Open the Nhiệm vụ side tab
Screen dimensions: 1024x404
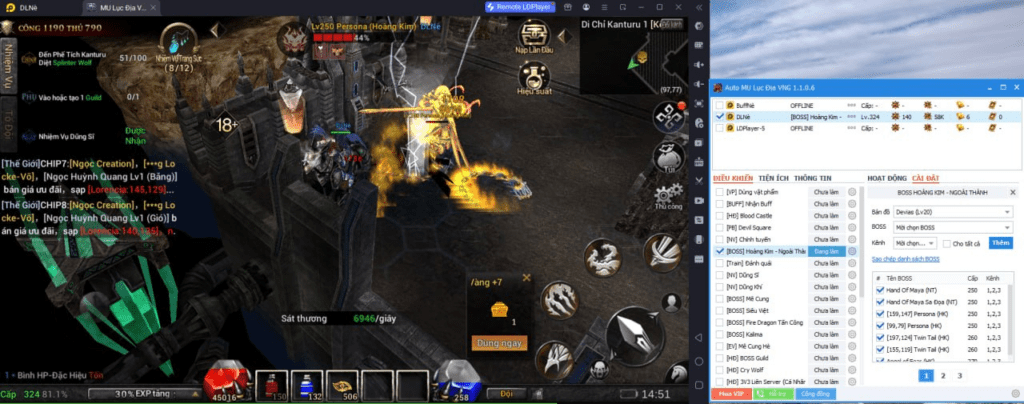point(10,65)
